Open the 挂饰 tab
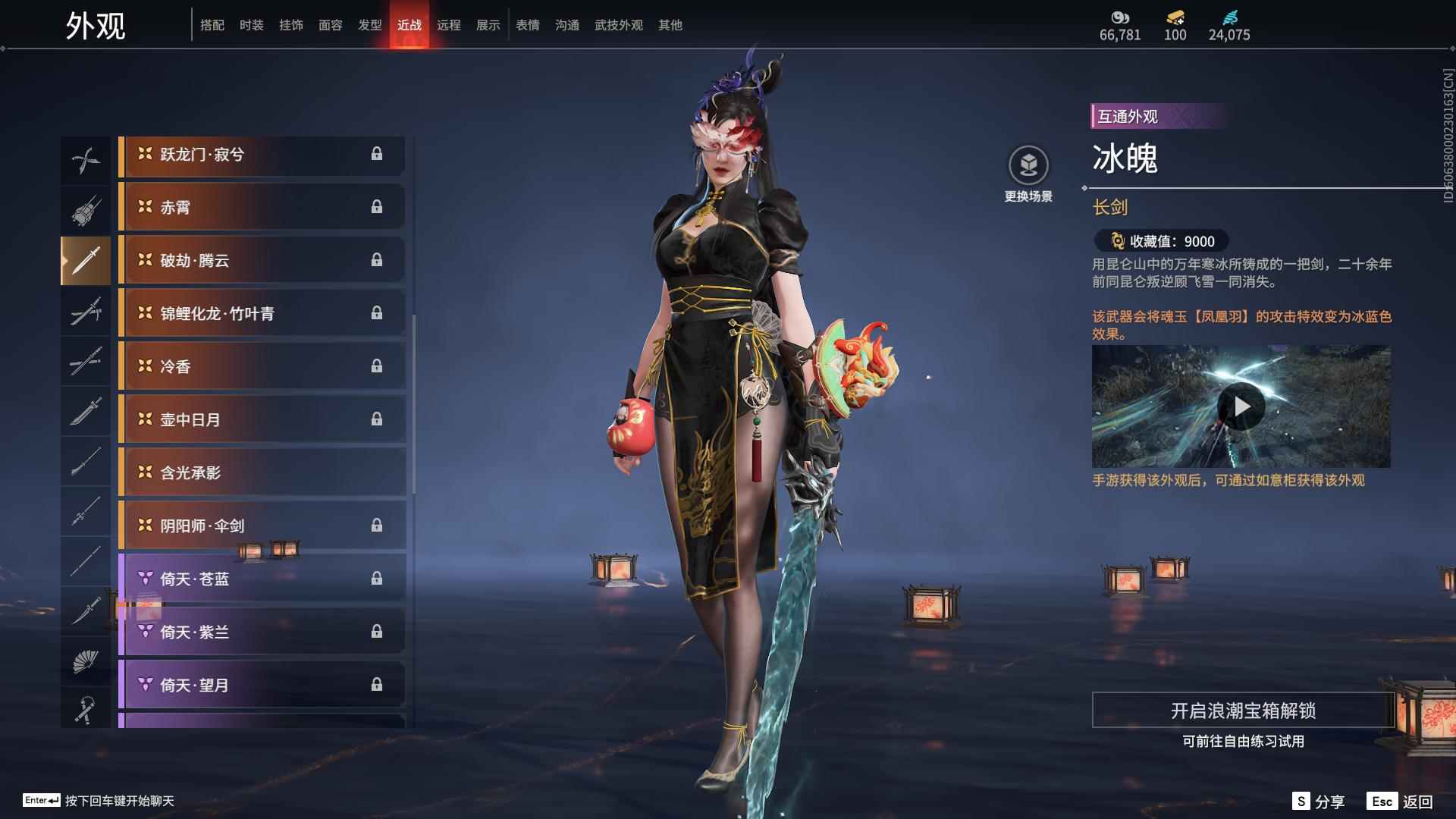This screenshot has height=819, width=1456. (290, 25)
